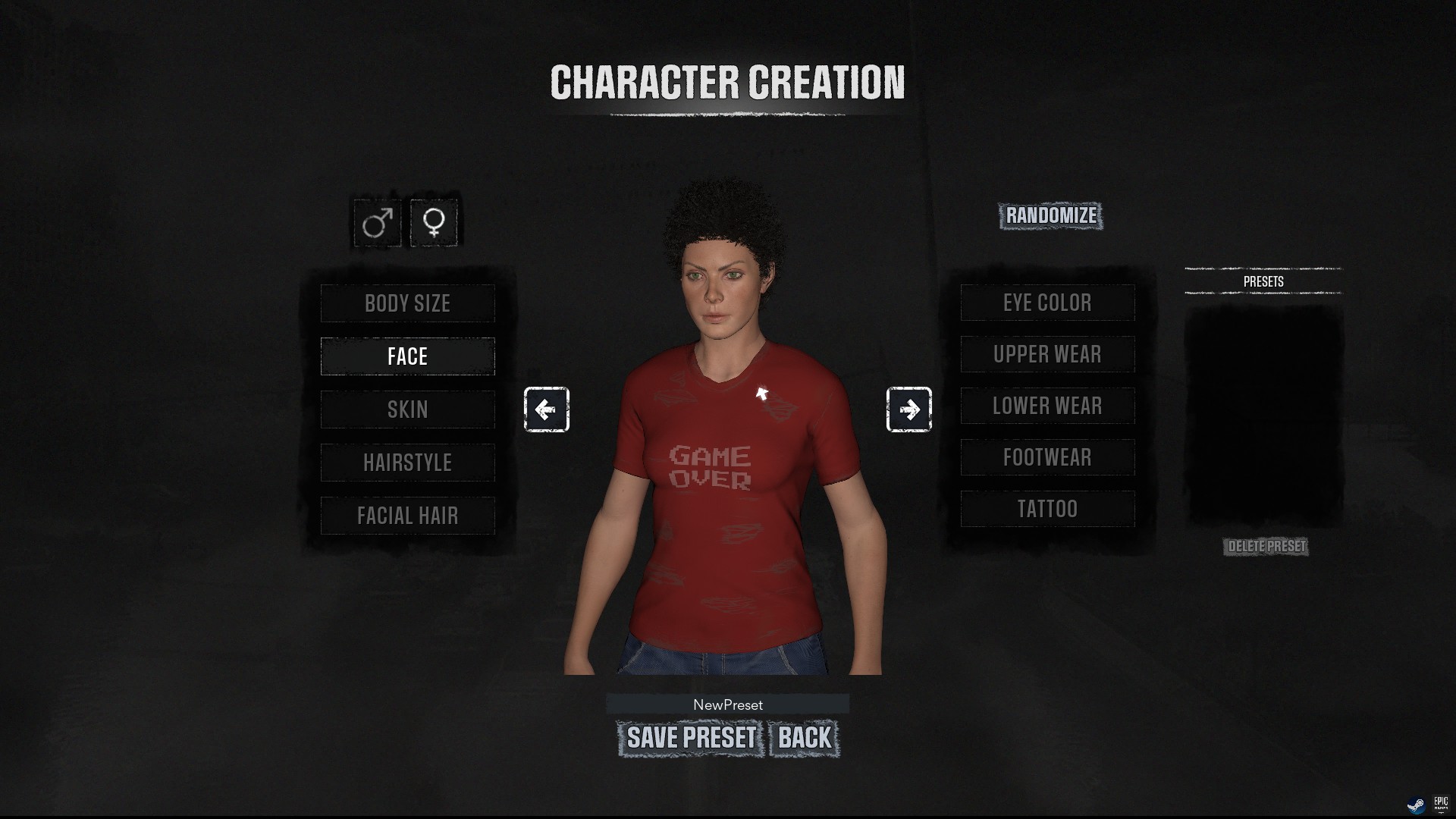Choose the Lower Wear category
The height and width of the screenshot is (819, 1456).
coord(1047,406)
